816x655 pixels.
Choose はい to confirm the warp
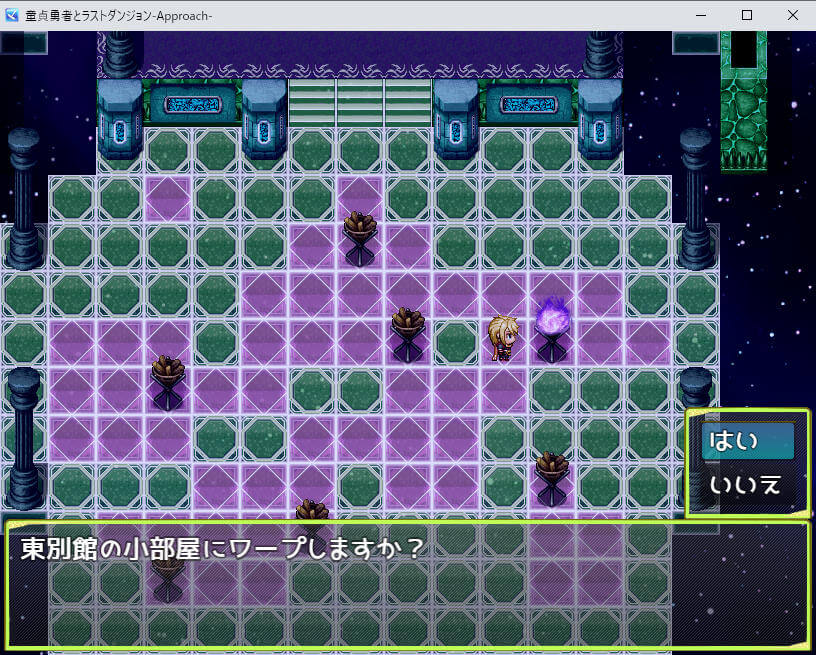click(747, 441)
